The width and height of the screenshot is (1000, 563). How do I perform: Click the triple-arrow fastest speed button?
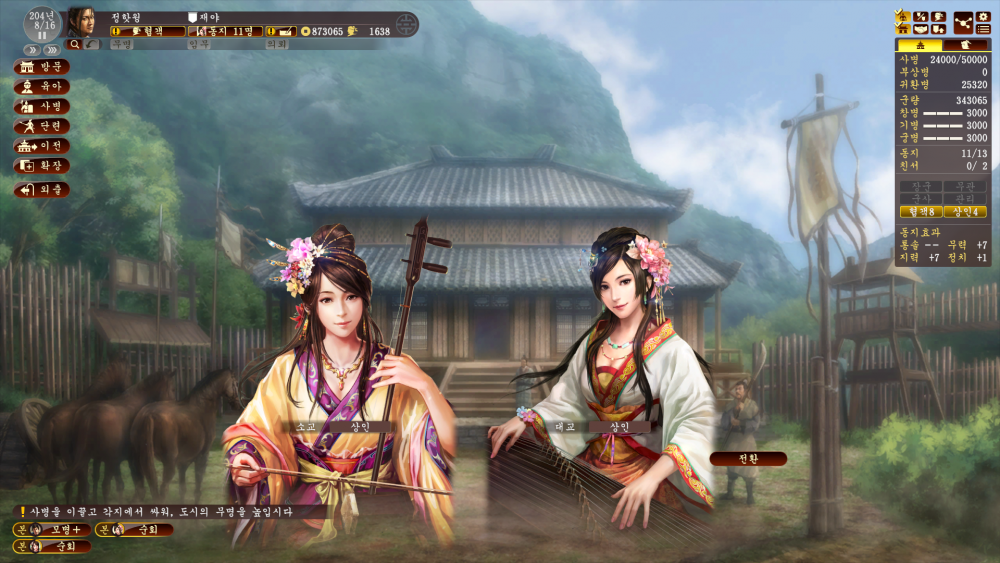[51, 49]
